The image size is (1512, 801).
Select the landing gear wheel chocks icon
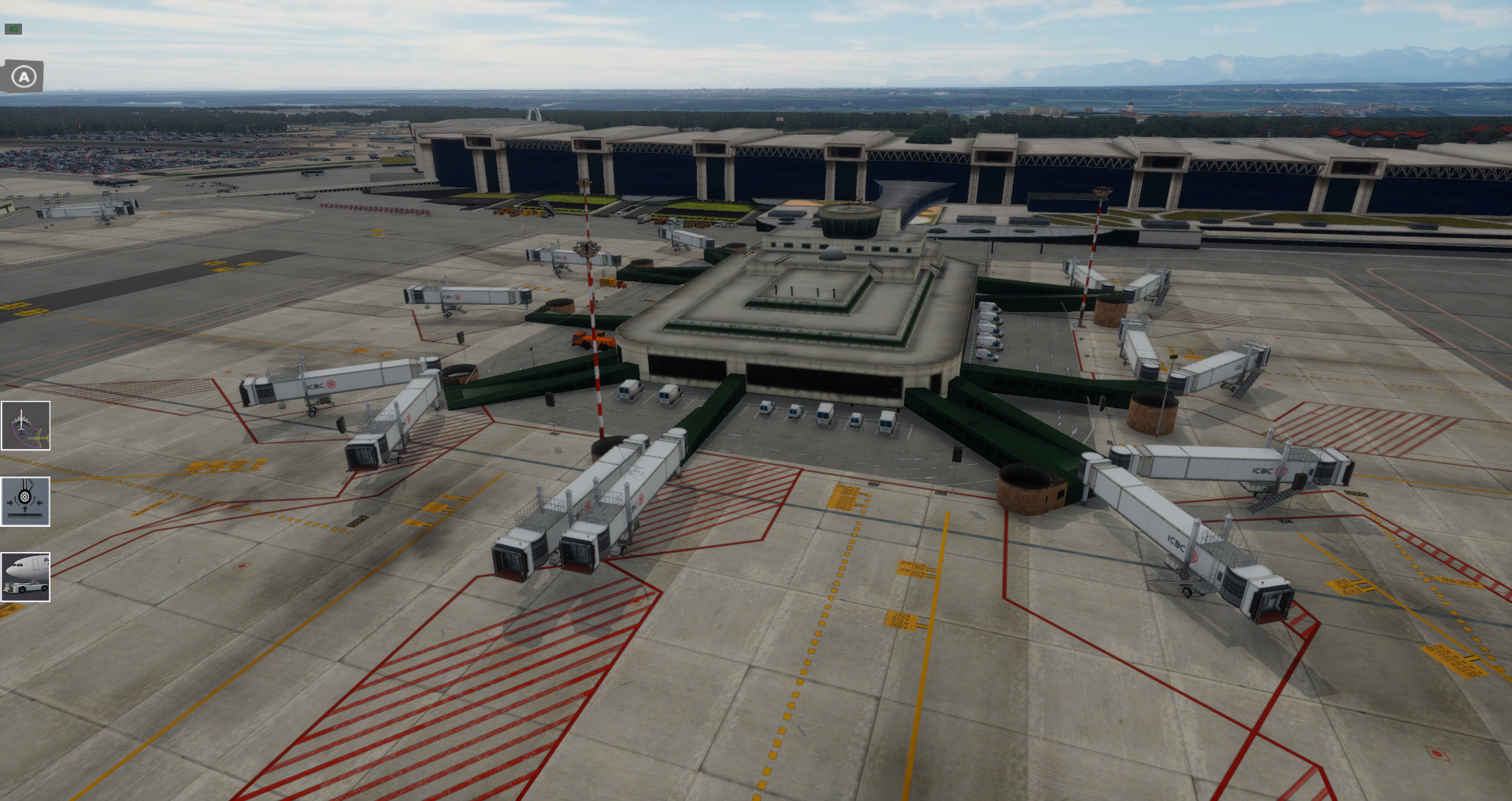point(26,502)
